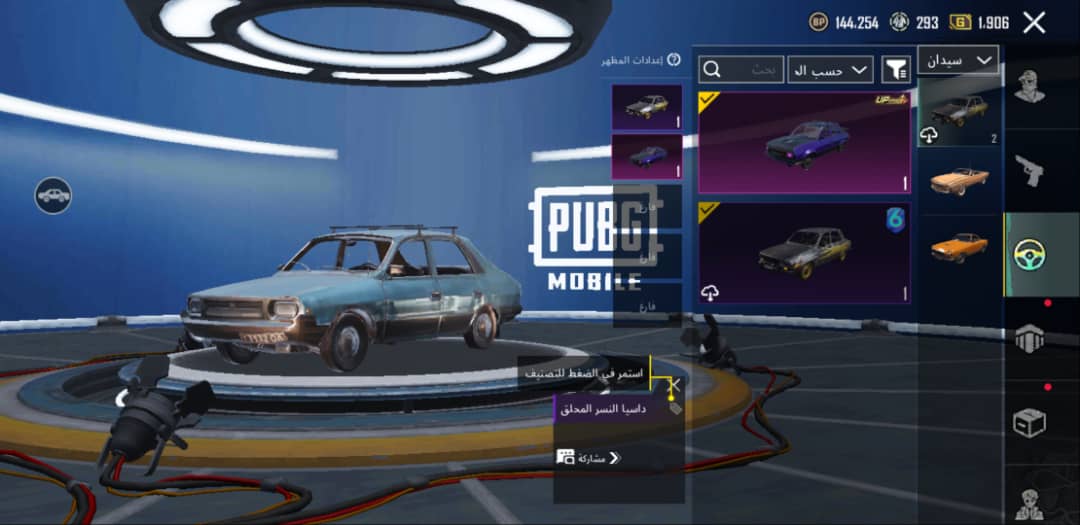Click the skin search field

click(742, 69)
